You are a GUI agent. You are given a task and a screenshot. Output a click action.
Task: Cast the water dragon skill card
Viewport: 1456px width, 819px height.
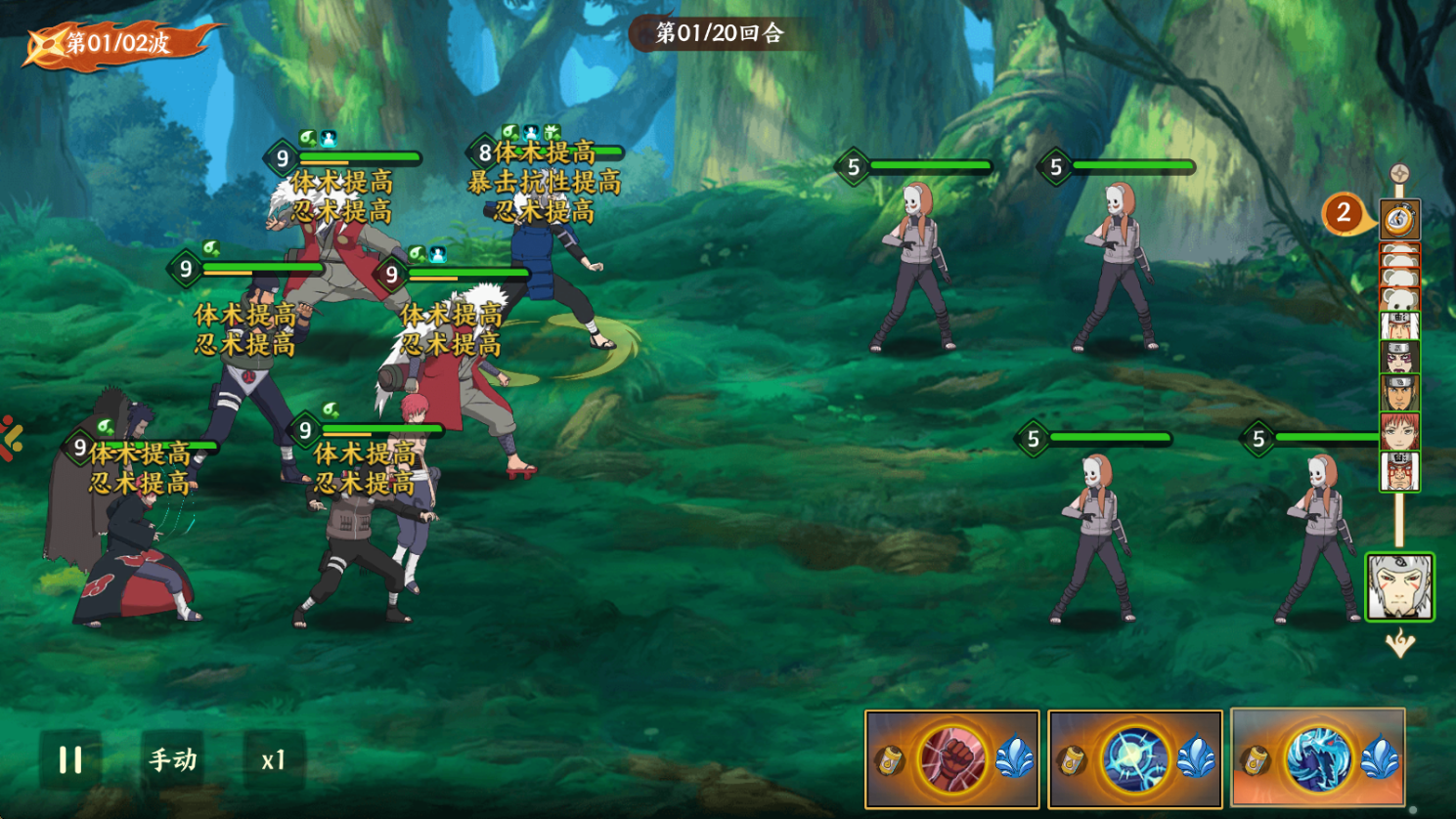[1317, 758]
